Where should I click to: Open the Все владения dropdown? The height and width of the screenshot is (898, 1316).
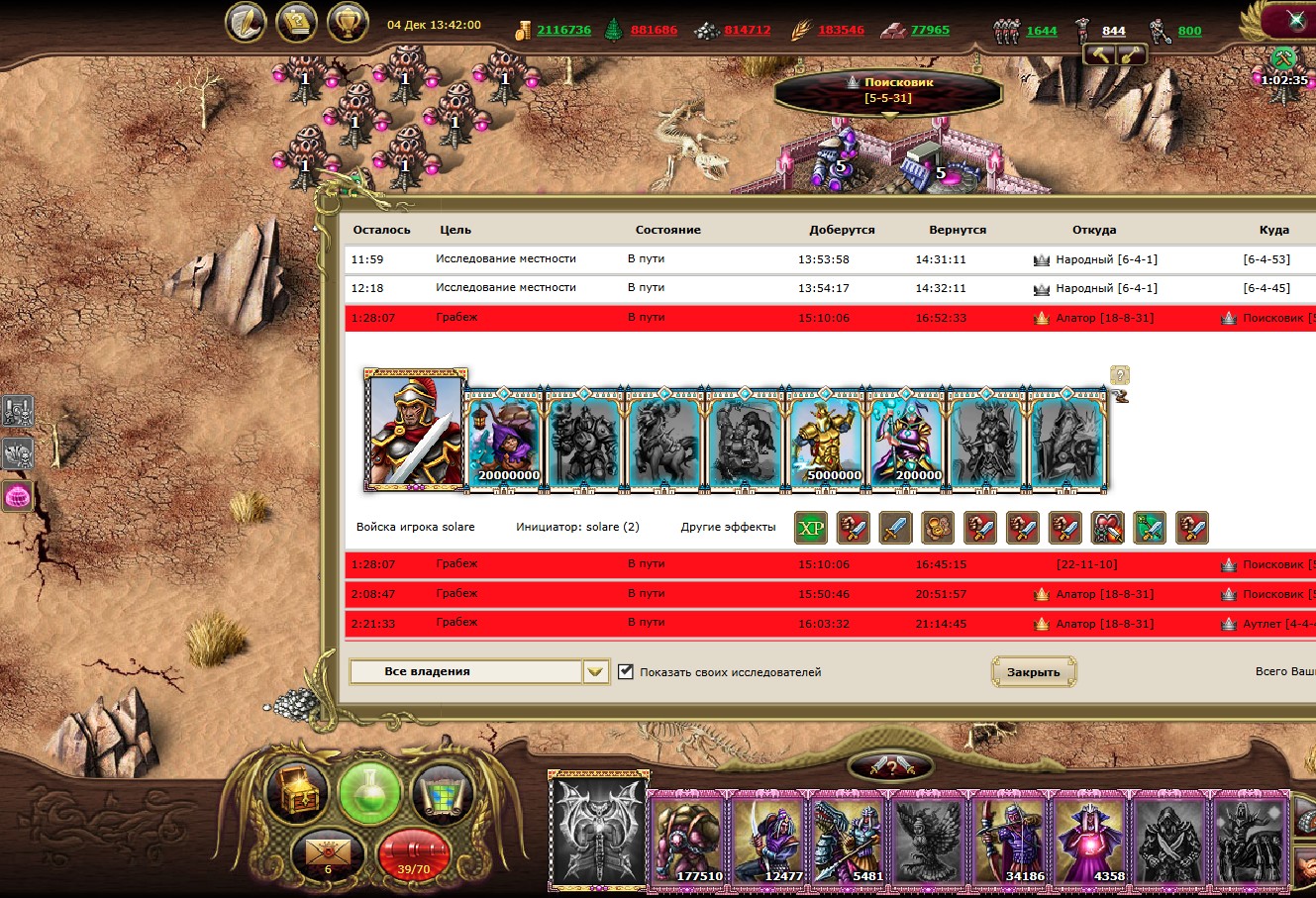point(594,672)
